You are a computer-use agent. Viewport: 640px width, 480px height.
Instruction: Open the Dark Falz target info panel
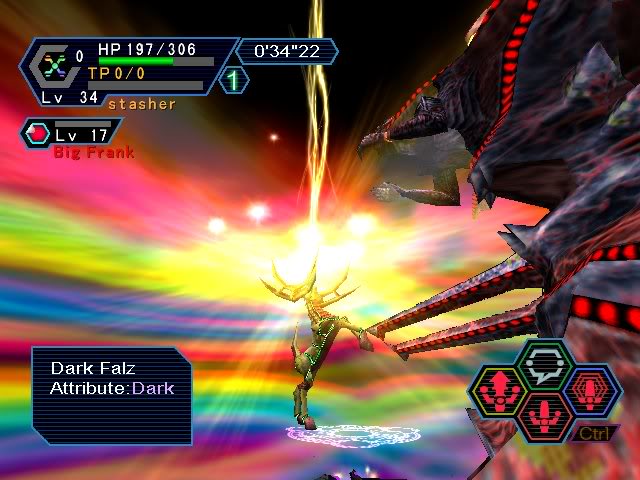click(x=111, y=395)
